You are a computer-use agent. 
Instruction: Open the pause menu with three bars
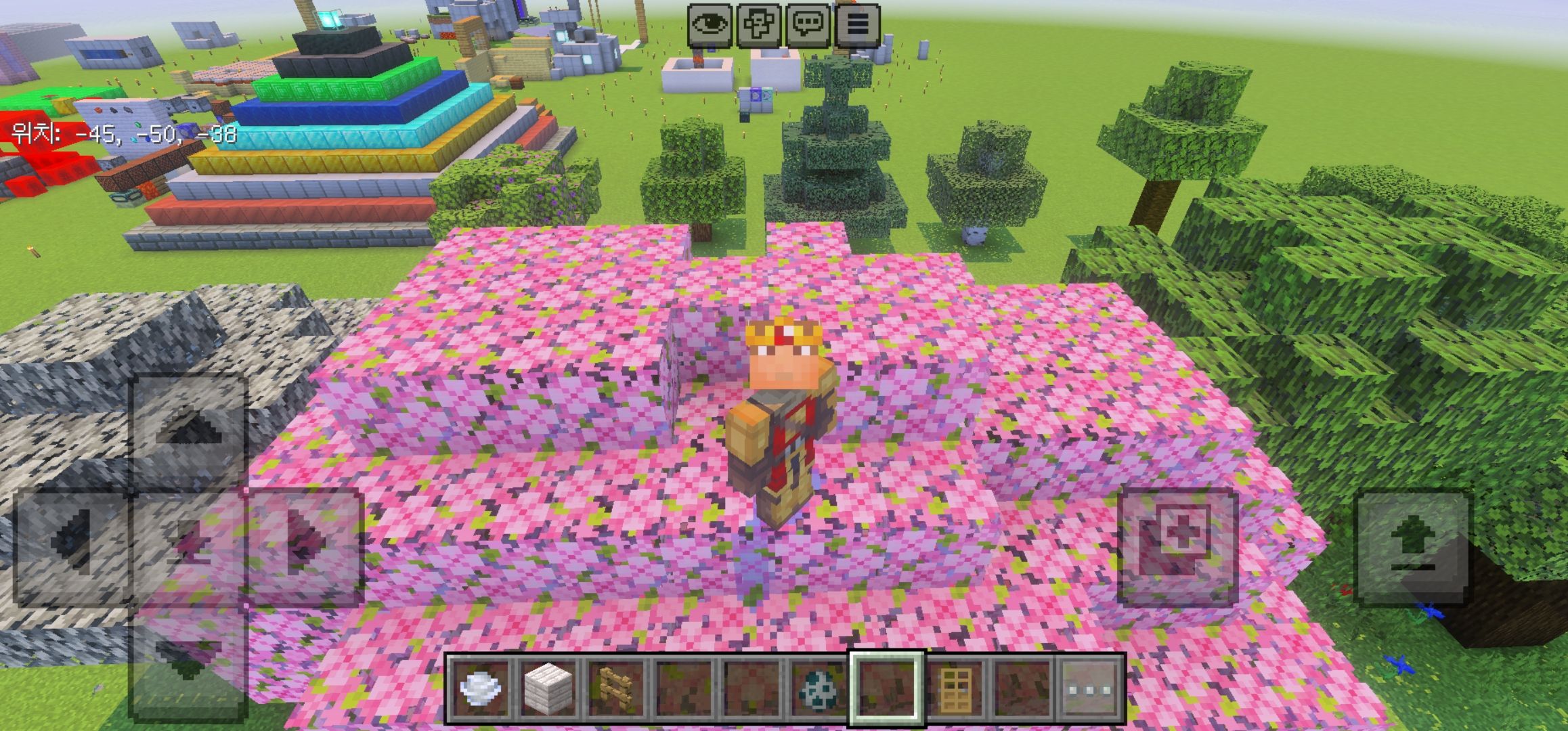pos(857,26)
